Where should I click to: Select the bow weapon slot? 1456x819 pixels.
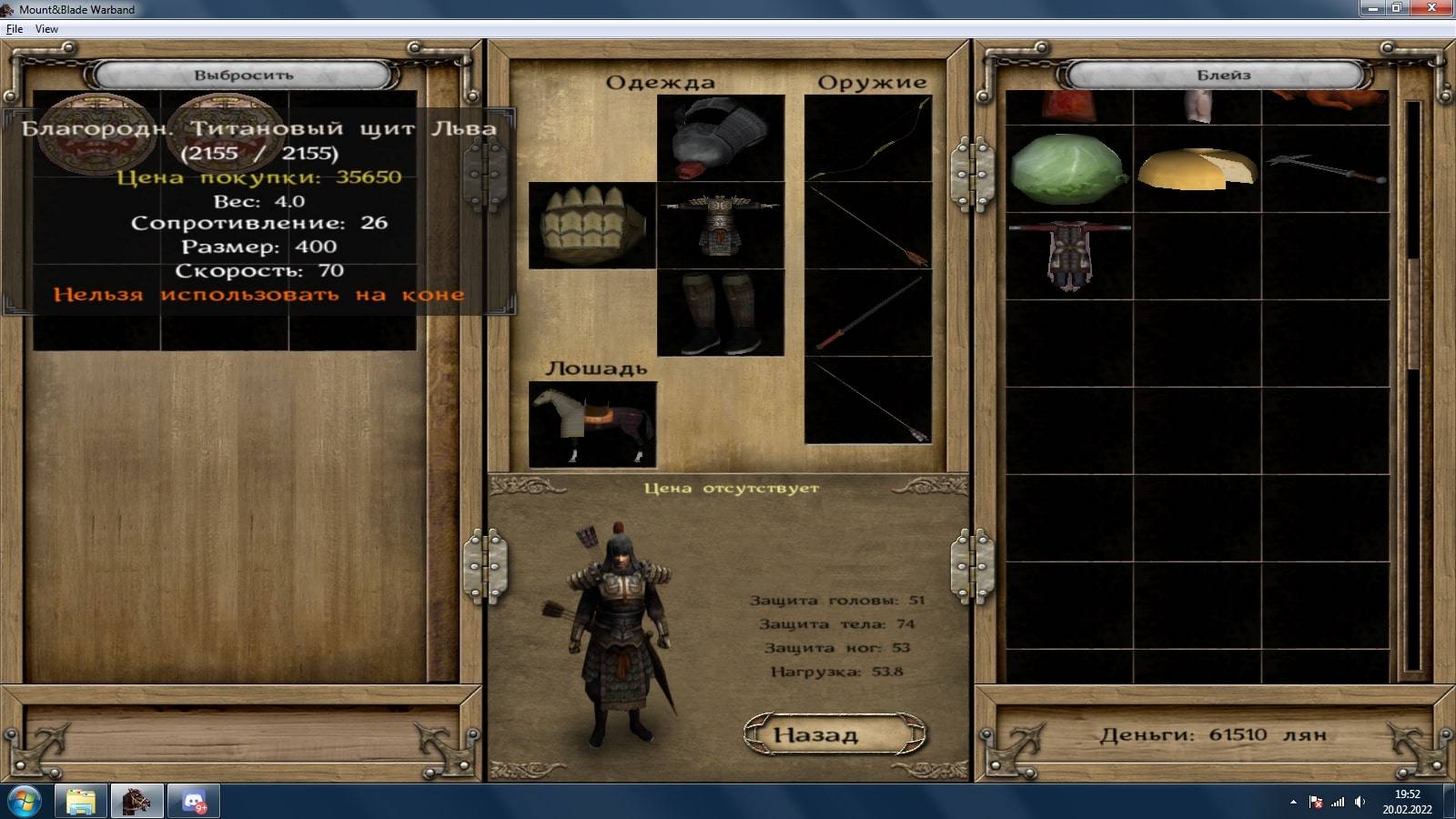868,138
